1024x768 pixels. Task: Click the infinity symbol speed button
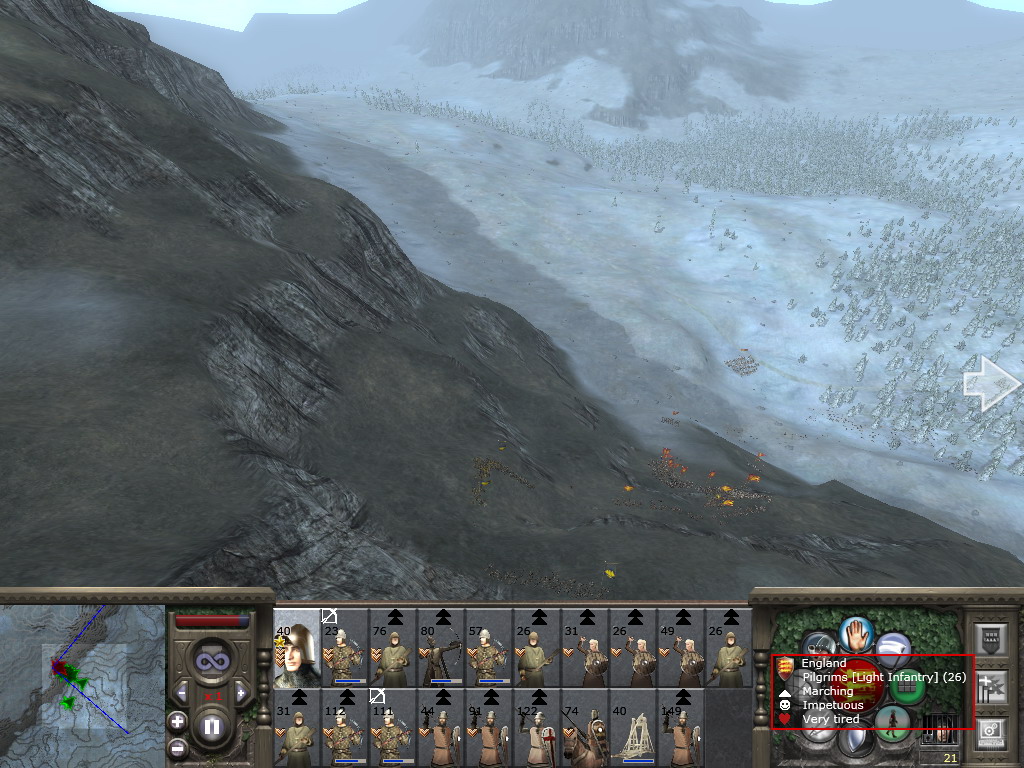pyautogui.click(x=211, y=661)
